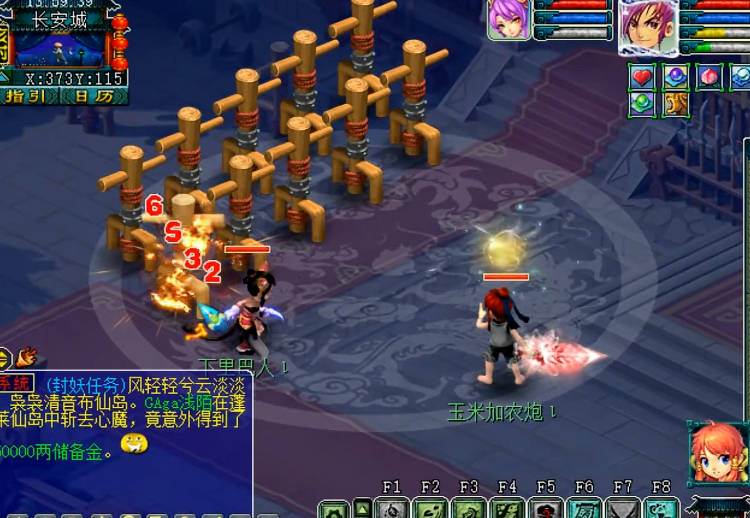This screenshot has height=518, width=750.
Task: Click the pink peach buff icon
Action: [708, 77]
